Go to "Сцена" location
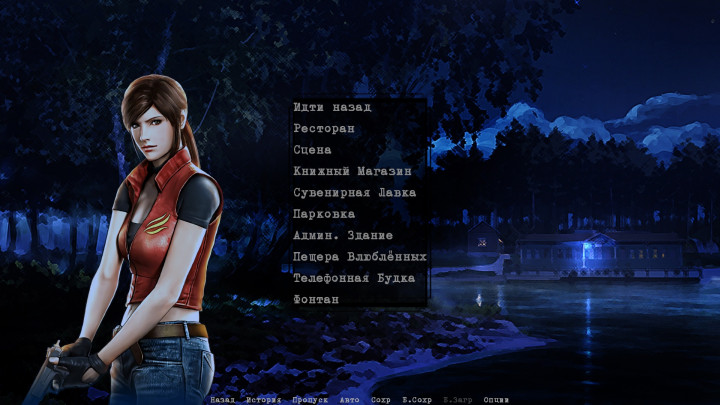 [313, 150]
